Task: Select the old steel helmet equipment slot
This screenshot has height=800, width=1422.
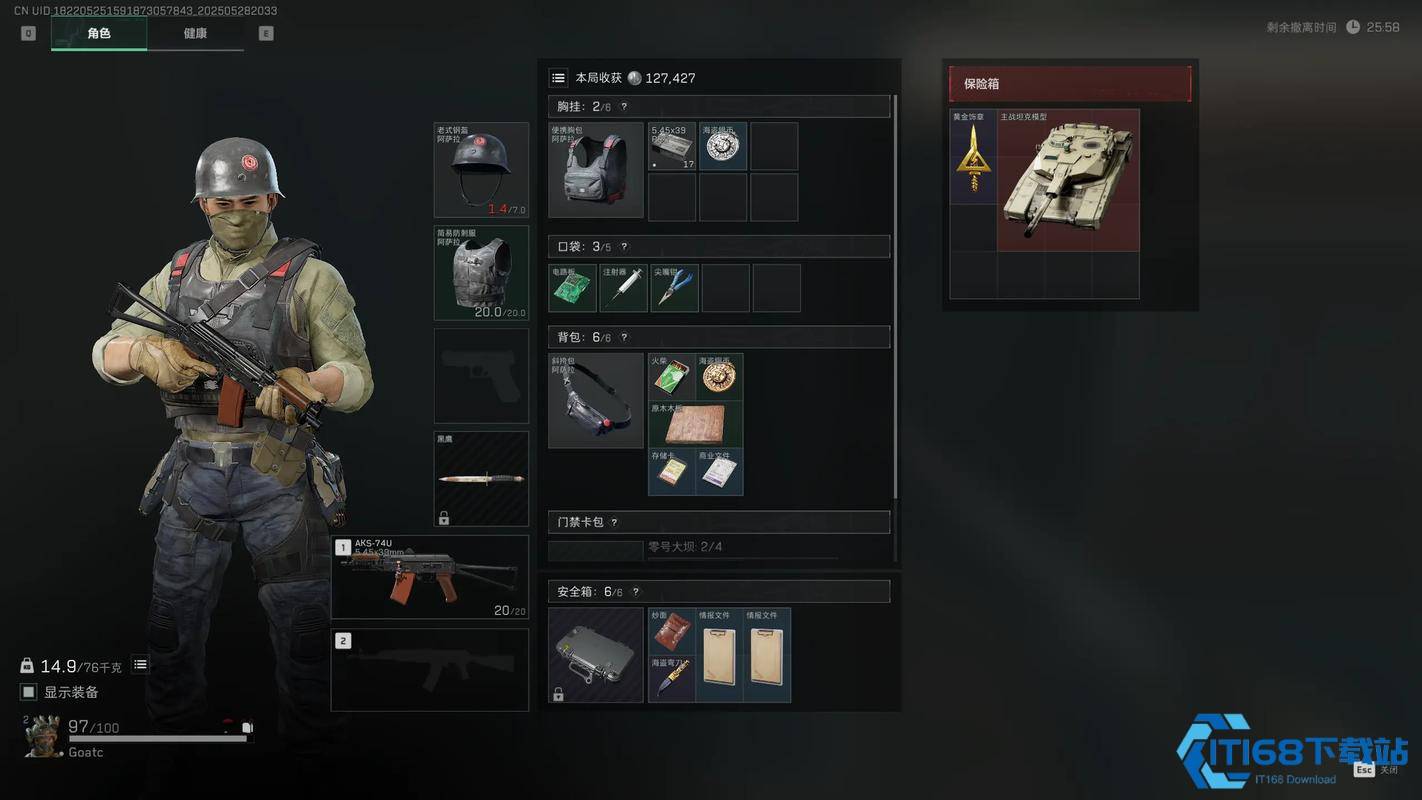Action: pos(481,170)
